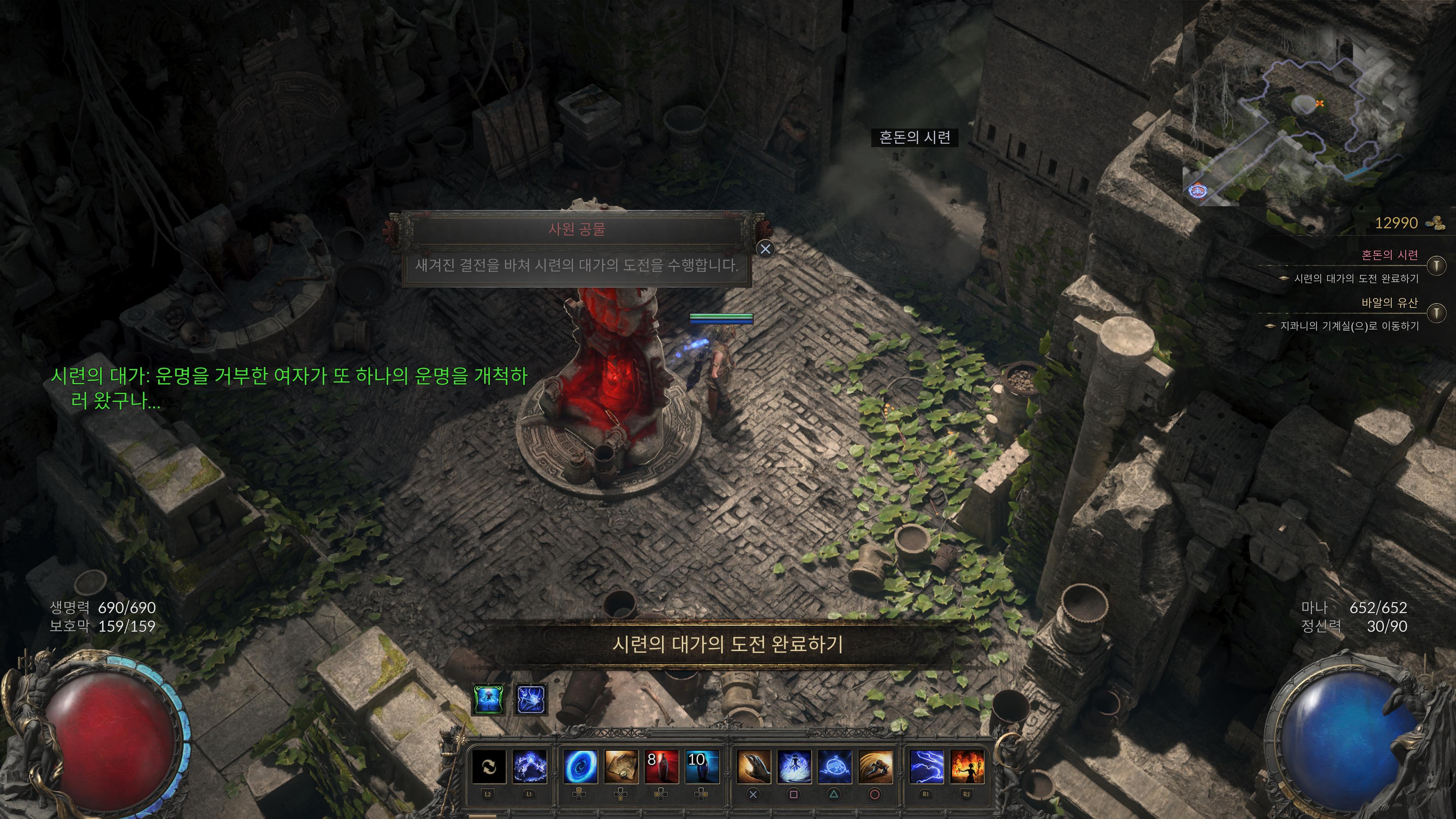This screenshot has width=1456, height=819.
Task: Toggle the 바알의 유산 quest pin
Action: (x=1436, y=312)
